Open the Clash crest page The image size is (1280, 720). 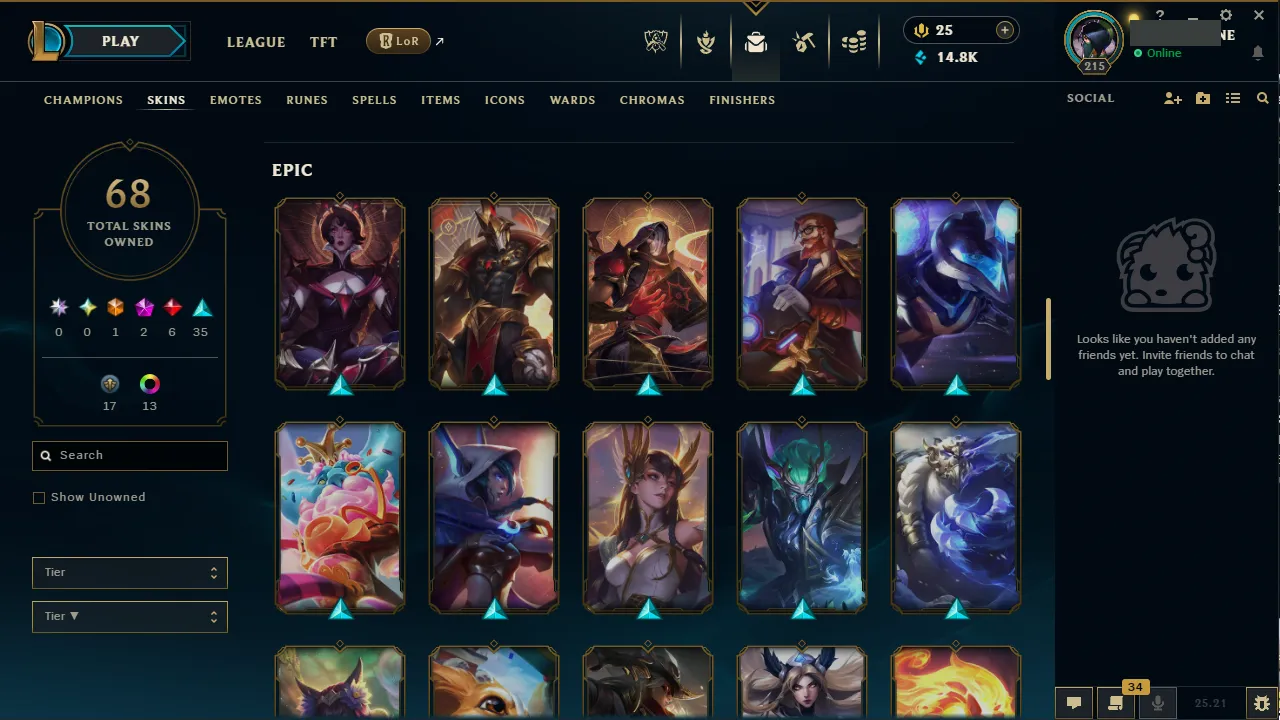tap(706, 41)
